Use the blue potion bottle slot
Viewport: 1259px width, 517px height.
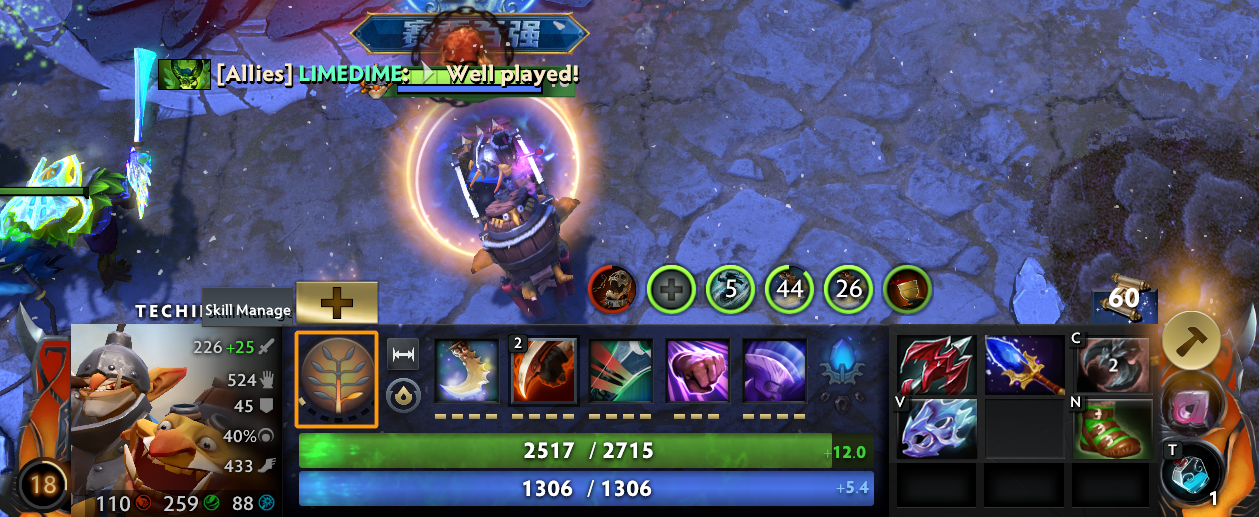point(1190,471)
